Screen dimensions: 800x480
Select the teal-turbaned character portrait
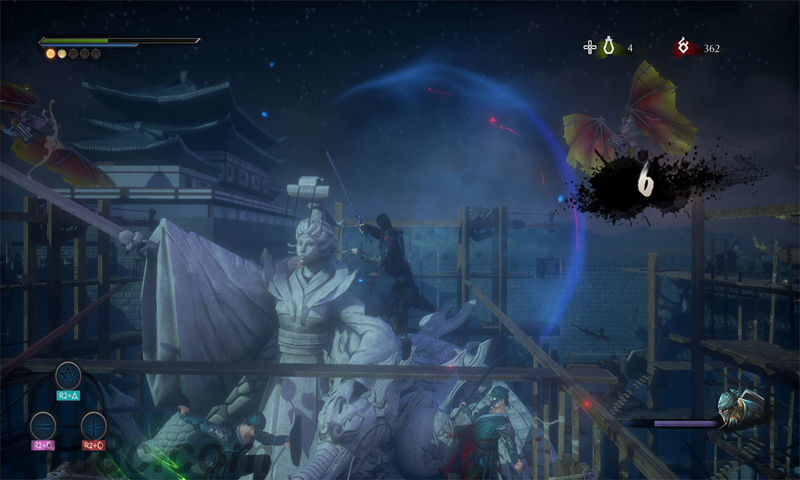point(740,408)
